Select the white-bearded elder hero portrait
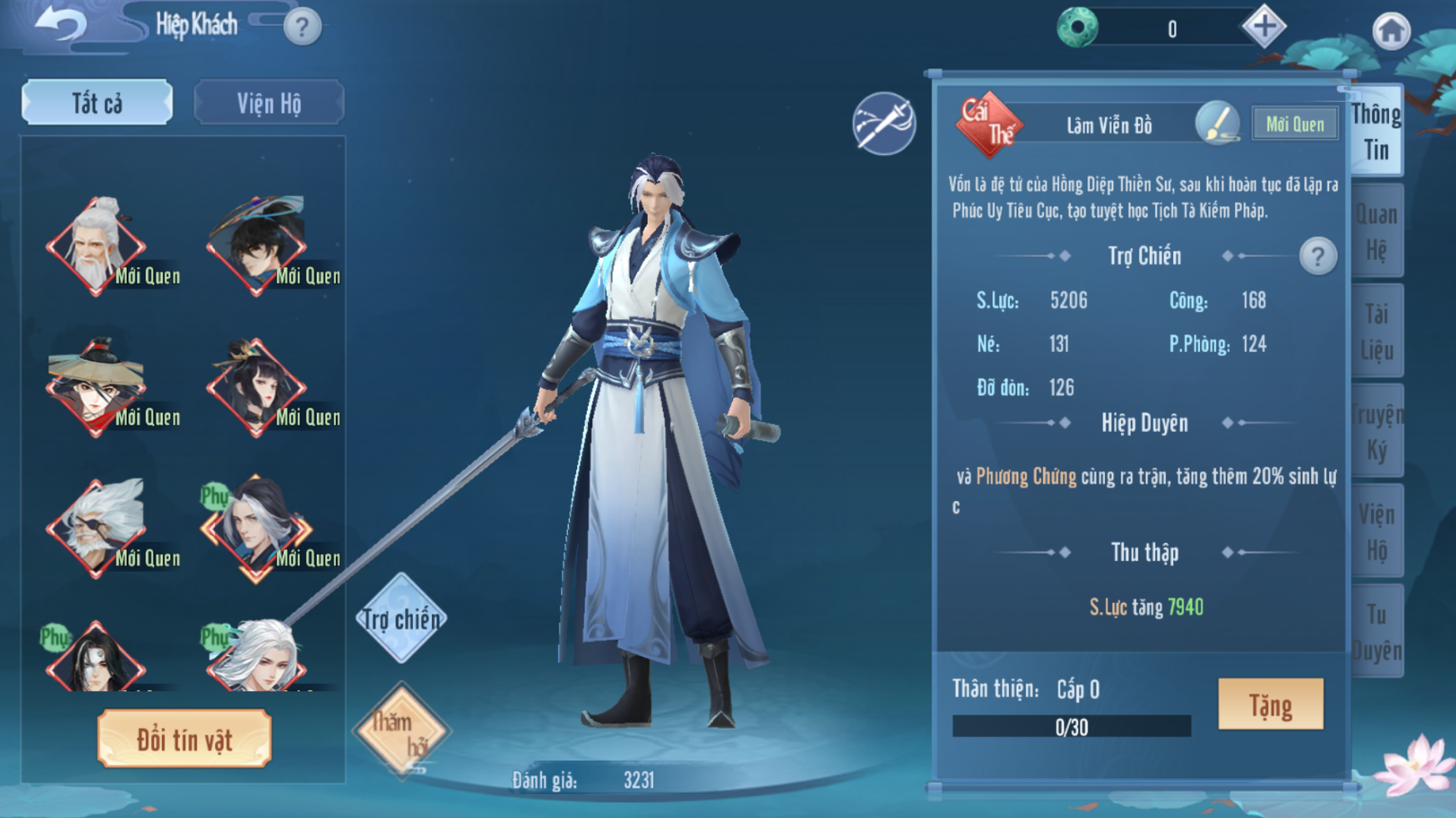Screen dimensions: 1456x818 (96, 245)
